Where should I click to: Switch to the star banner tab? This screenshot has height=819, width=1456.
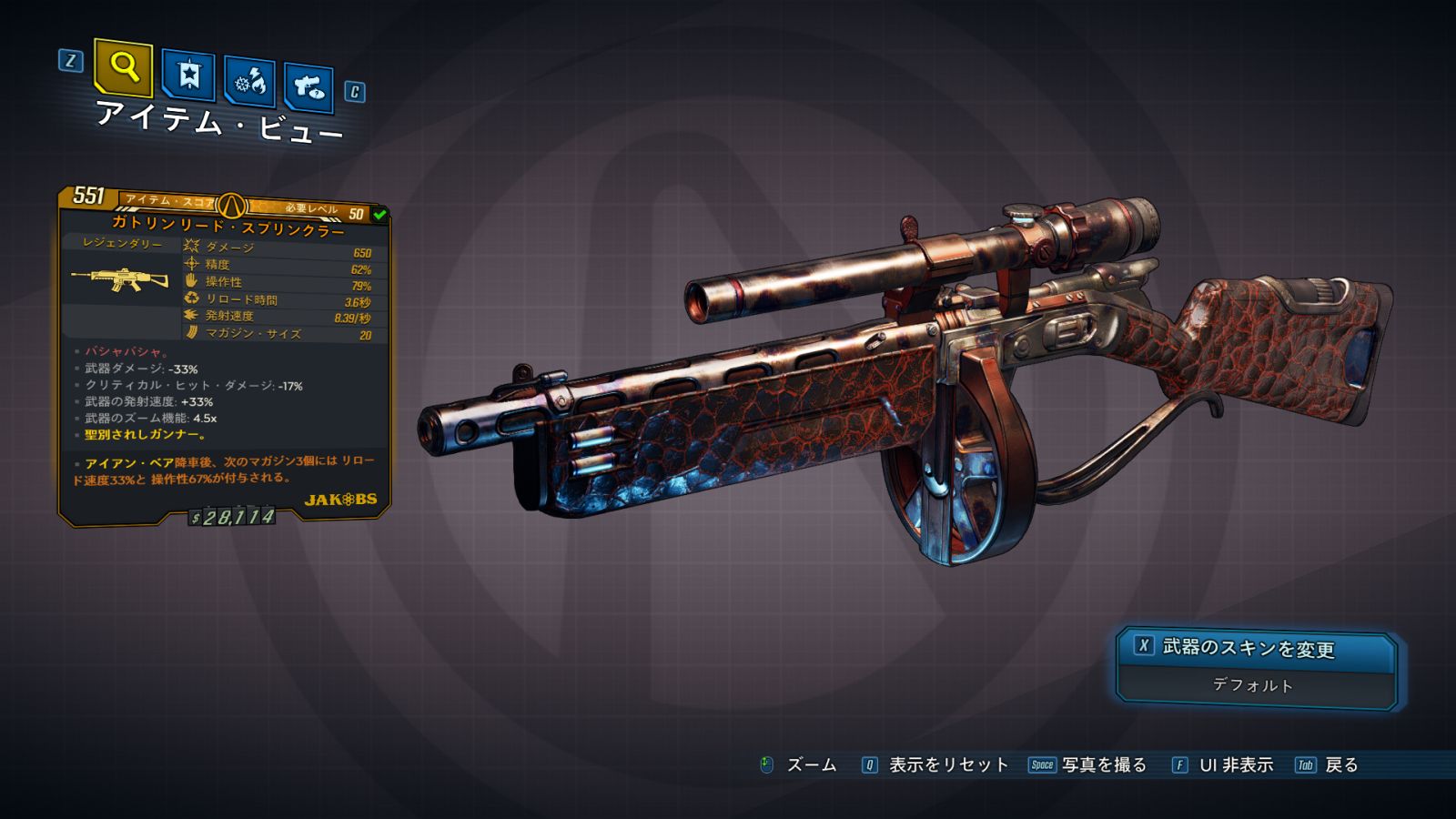point(188,75)
